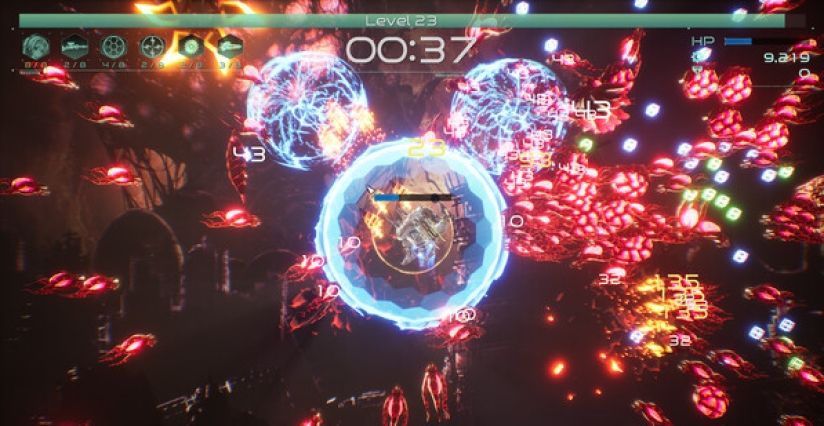Click the rifle gun weapon icon
This screenshot has width=824, height=426.
(x=75, y=46)
